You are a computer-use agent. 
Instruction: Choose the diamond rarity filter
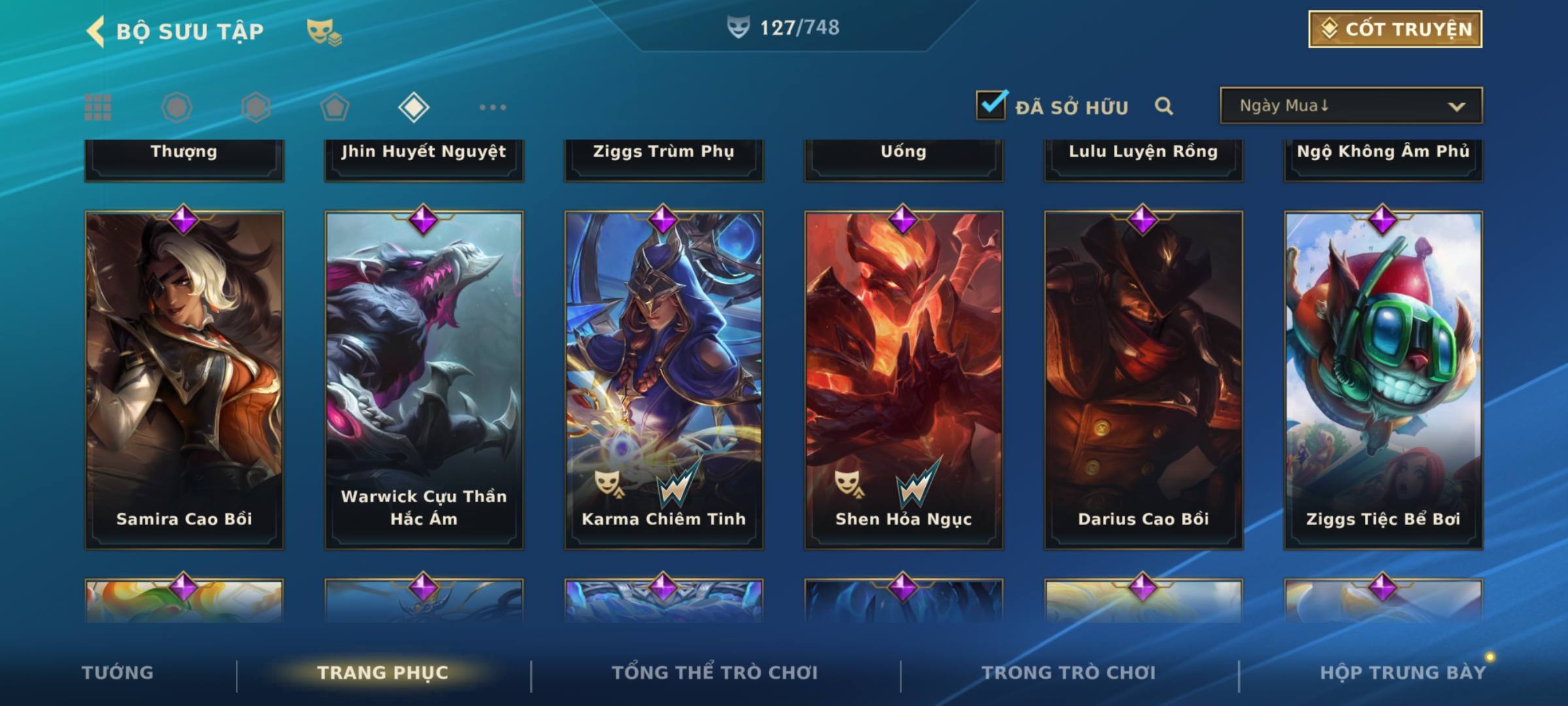pos(414,107)
